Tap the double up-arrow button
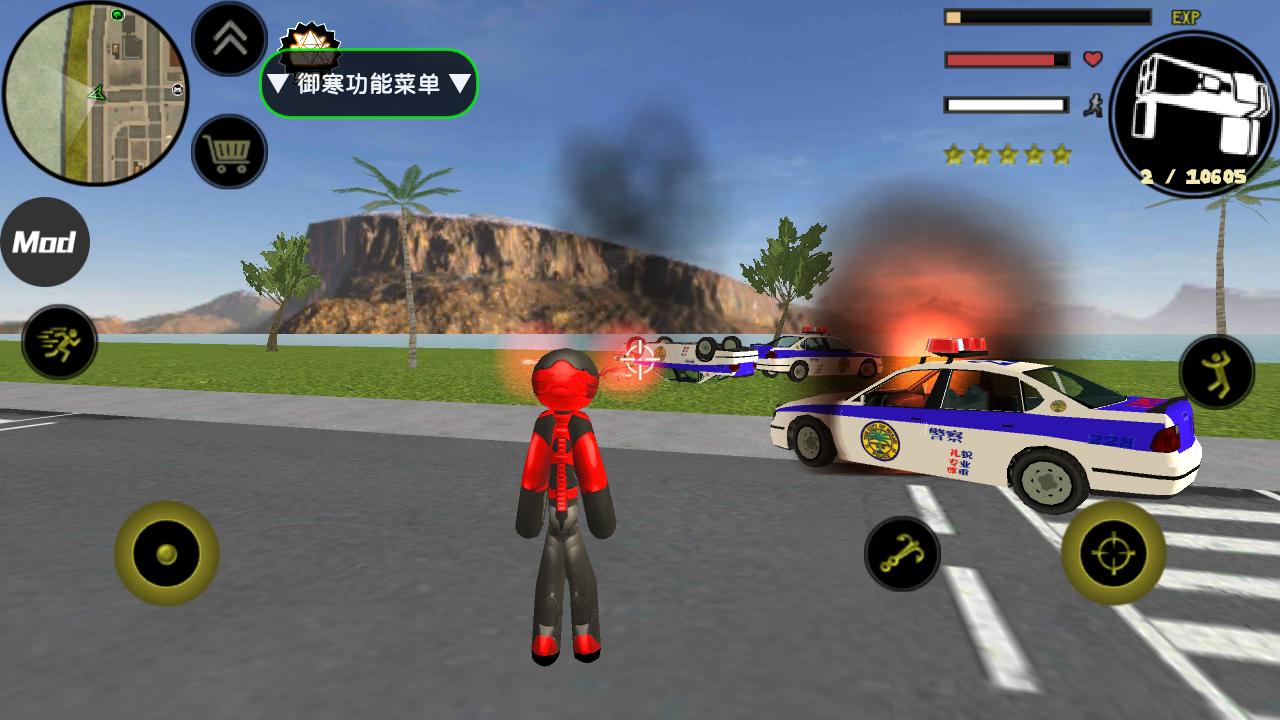The width and height of the screenshot is (1280, 720). point(229,39)
